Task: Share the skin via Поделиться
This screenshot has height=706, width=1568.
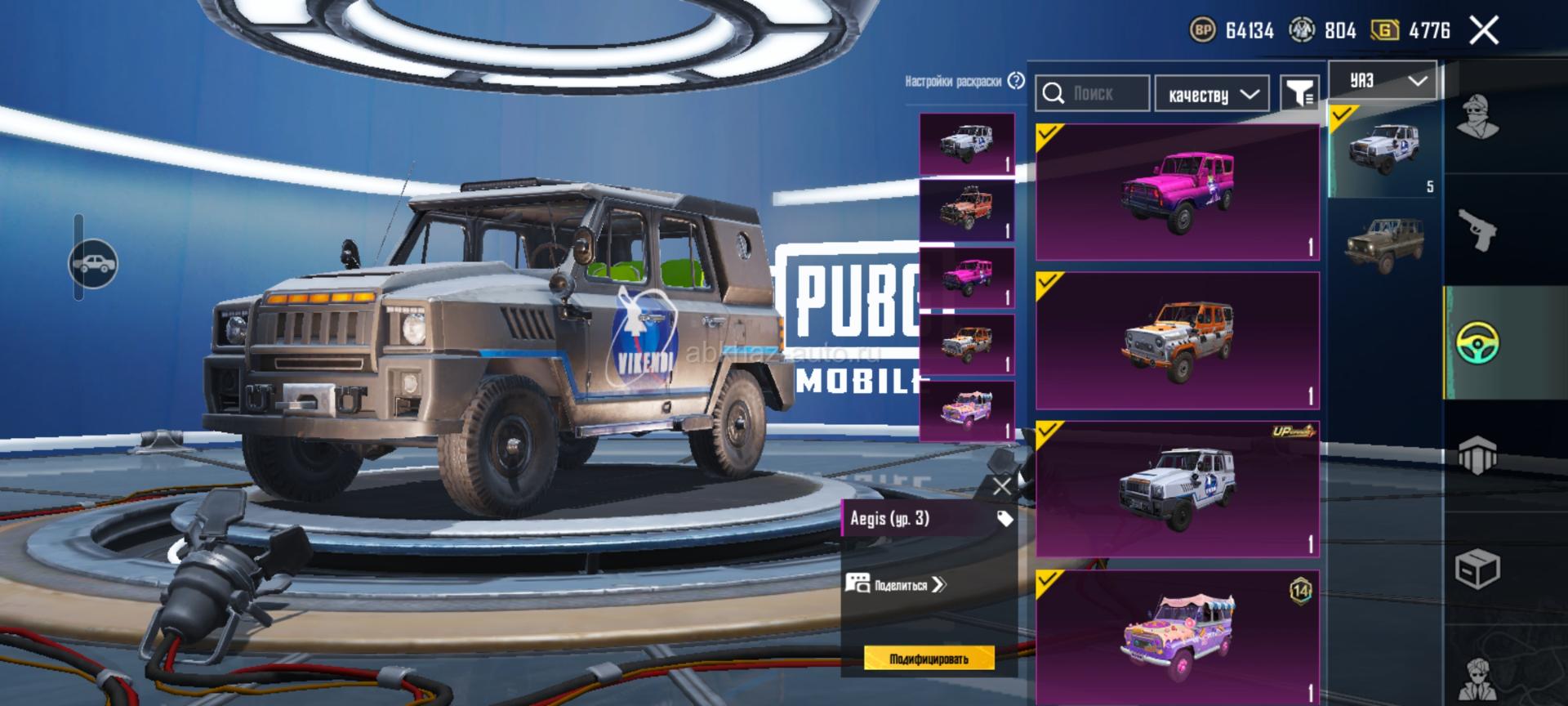Action: 897,584
